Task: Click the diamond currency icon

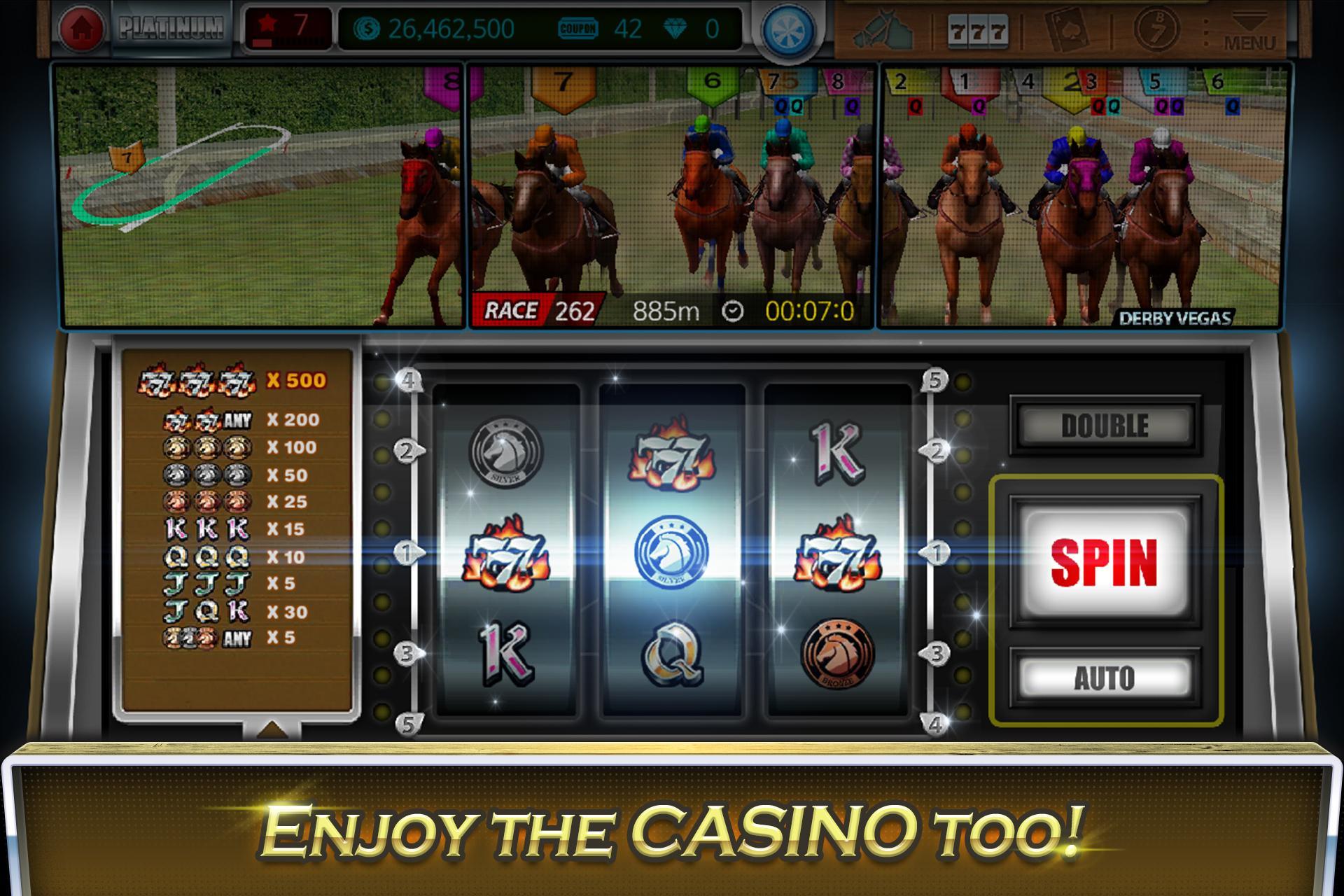Action: tap(675, 28)
